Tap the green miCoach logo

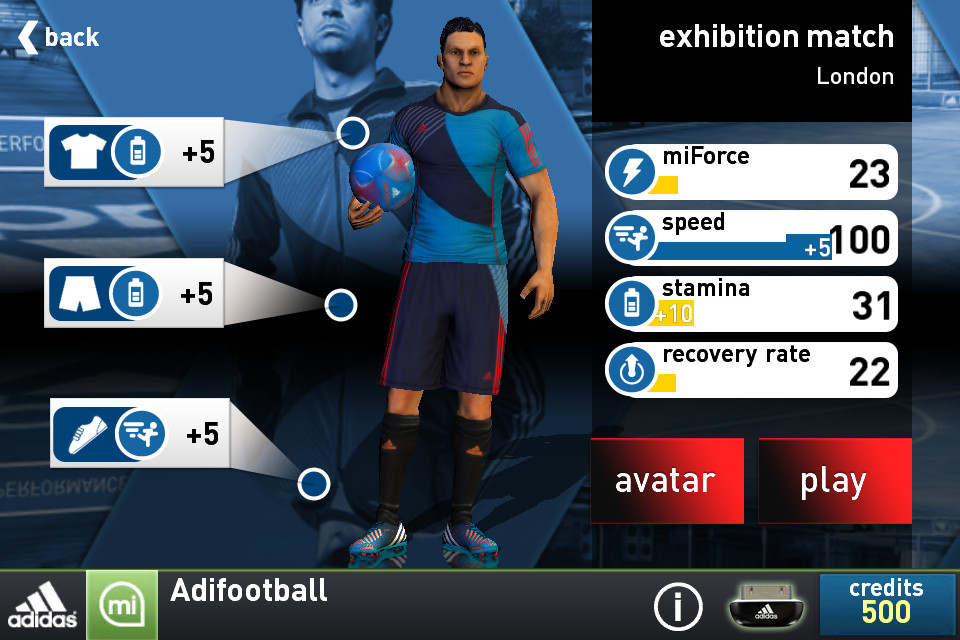point(121,606)
